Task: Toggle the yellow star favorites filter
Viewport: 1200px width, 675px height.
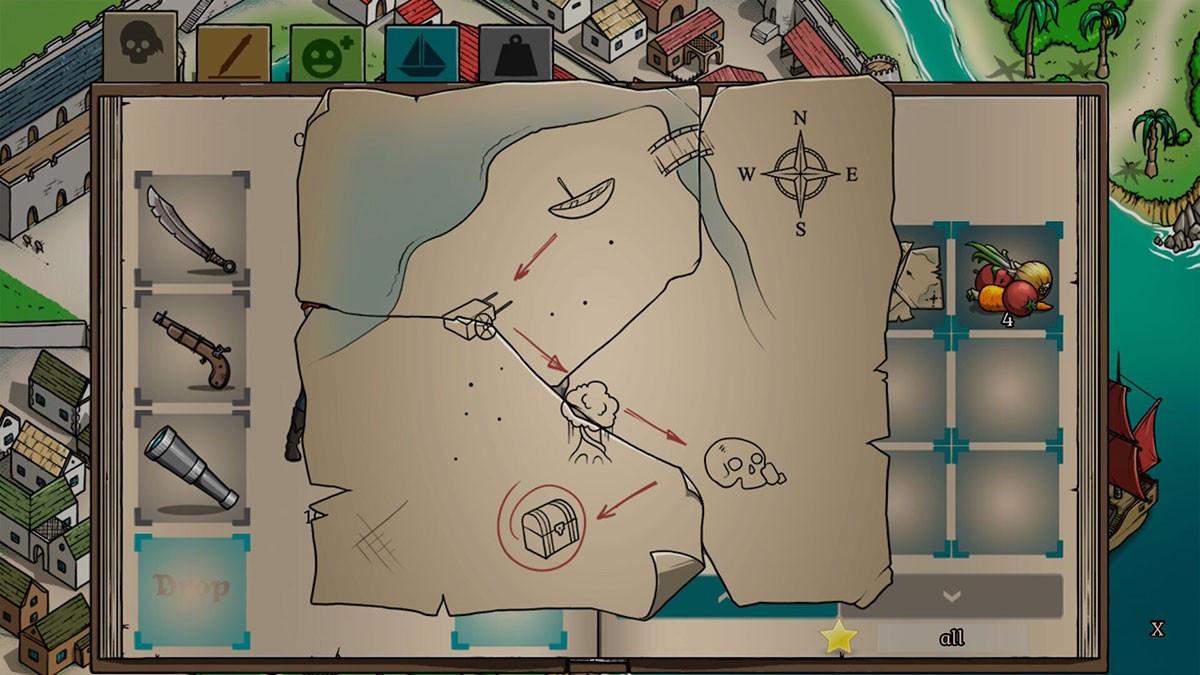Action: click(838, 638)
